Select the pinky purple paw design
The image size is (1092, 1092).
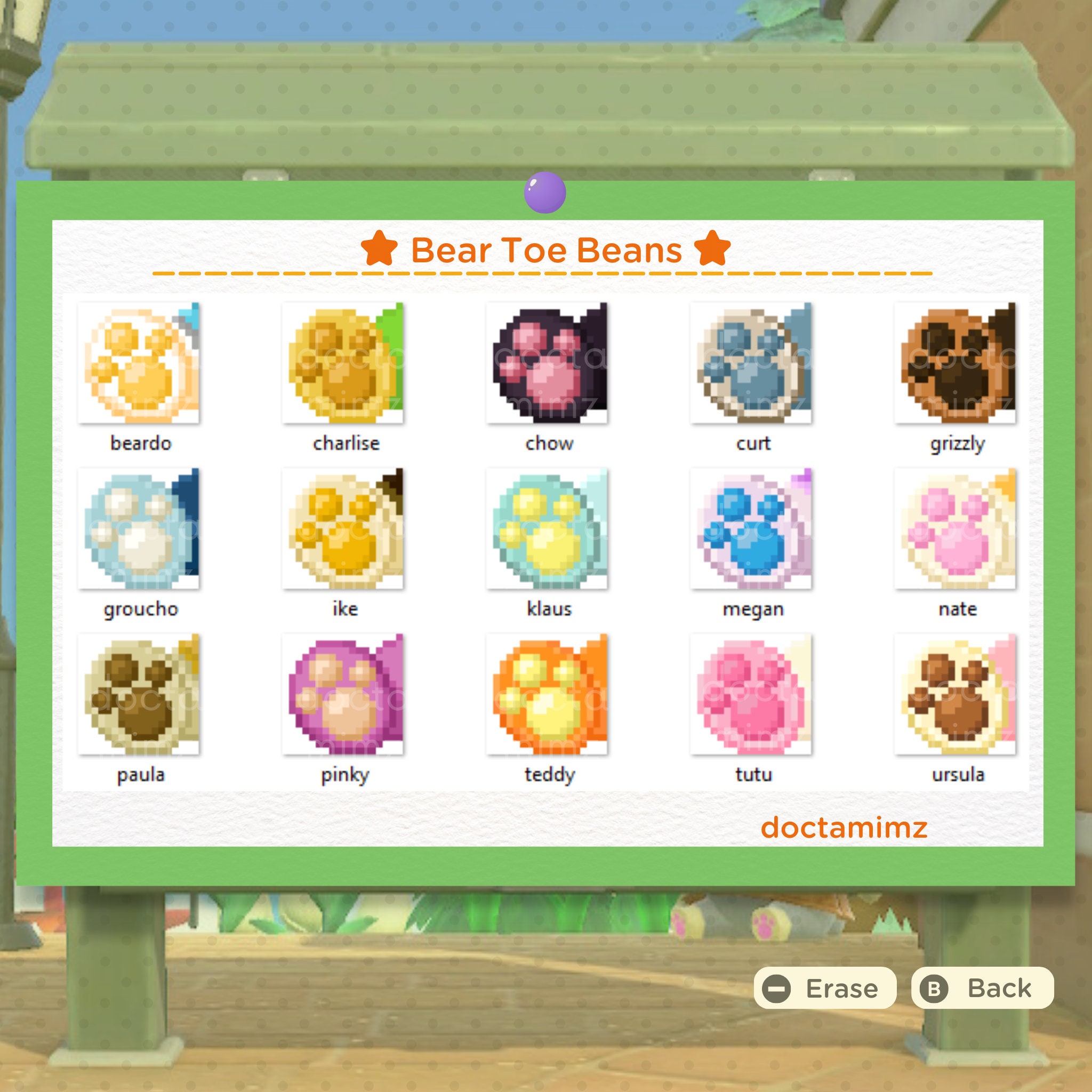345,698
